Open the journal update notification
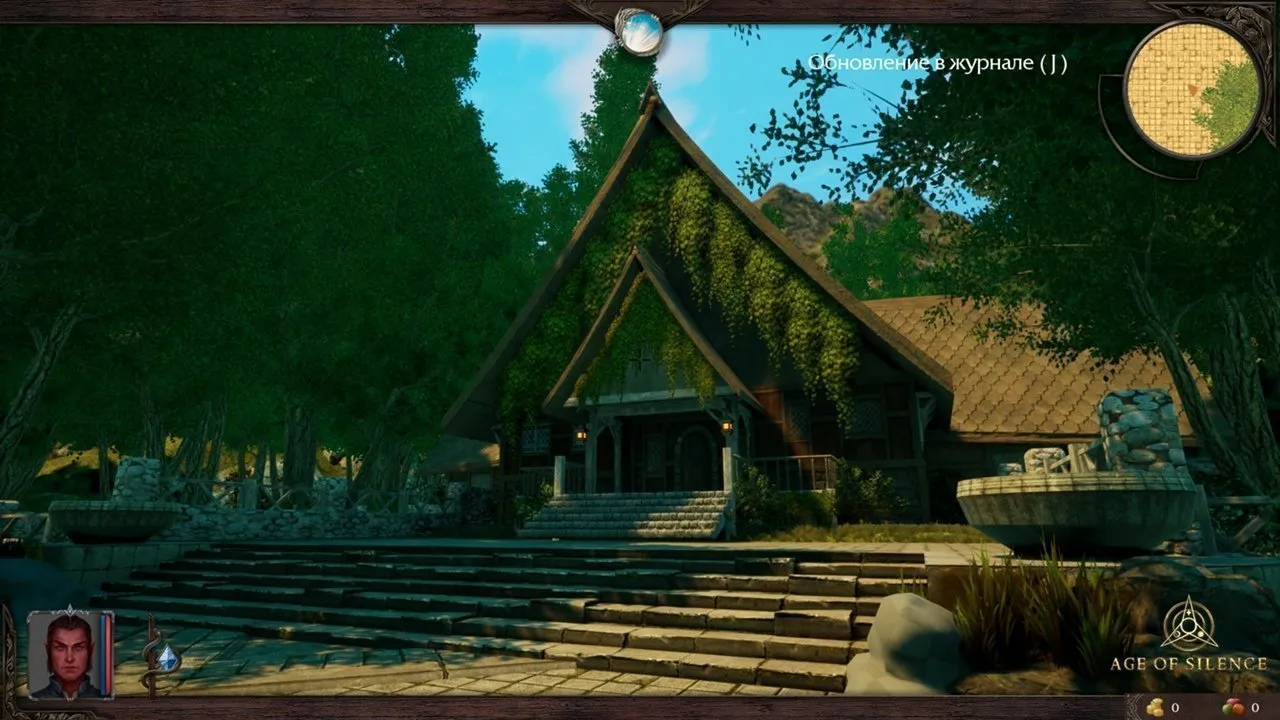The height and width of the screenshot is (720, 1280). pyautogui.click(x=937, y=64)
